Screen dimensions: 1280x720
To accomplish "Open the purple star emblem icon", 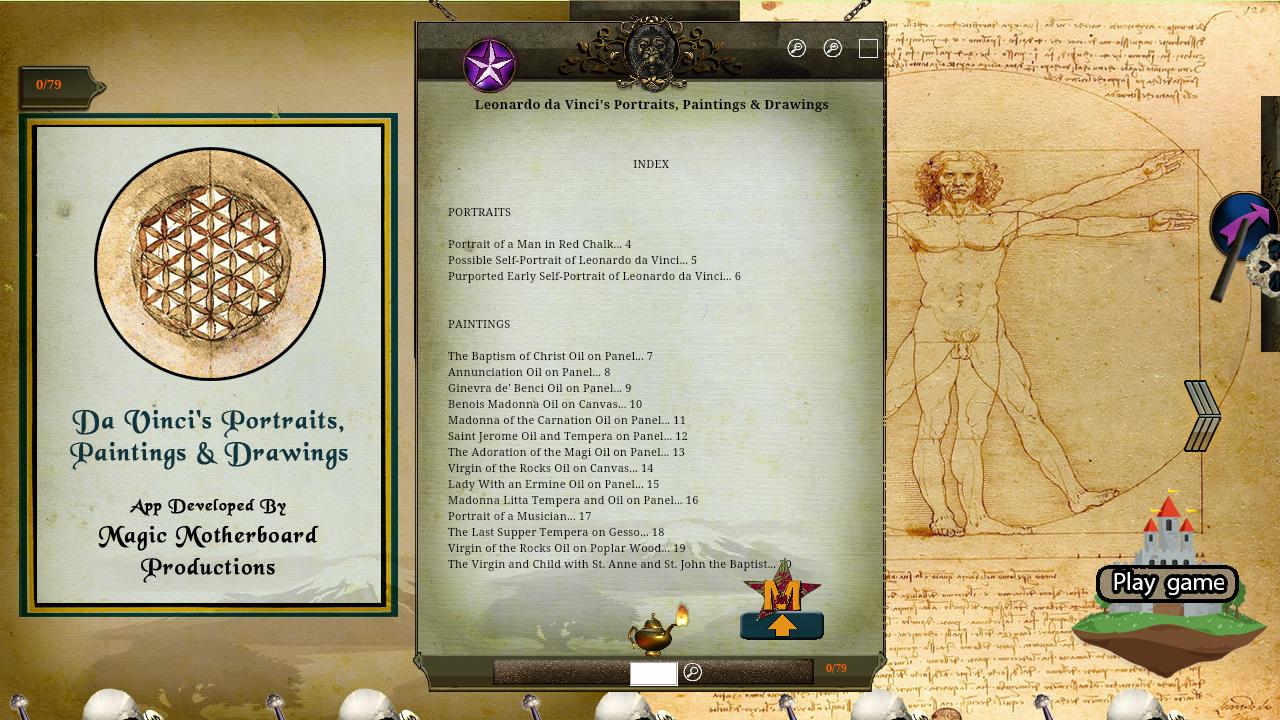I will point(489,64).
